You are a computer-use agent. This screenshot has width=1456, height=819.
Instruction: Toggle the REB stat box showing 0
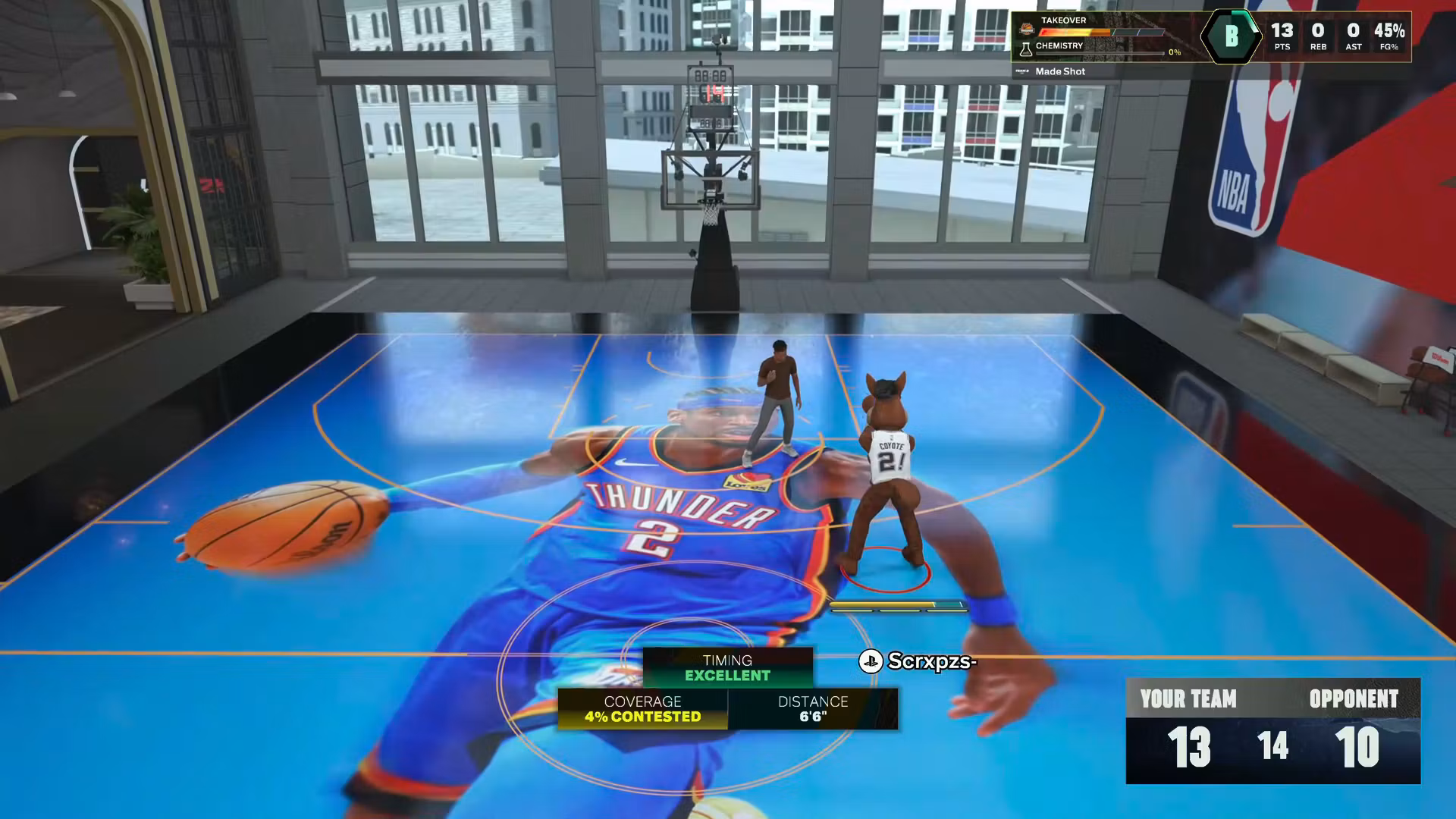coord(1317,34)
